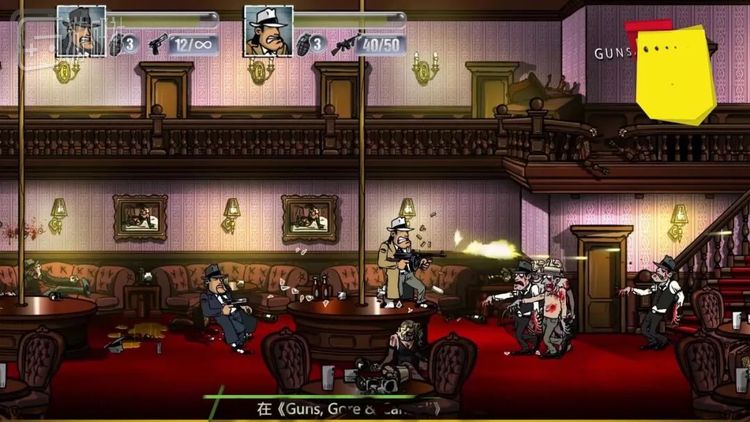
Task: Select player one's gangster portrait
Action: tap(81, 30)
